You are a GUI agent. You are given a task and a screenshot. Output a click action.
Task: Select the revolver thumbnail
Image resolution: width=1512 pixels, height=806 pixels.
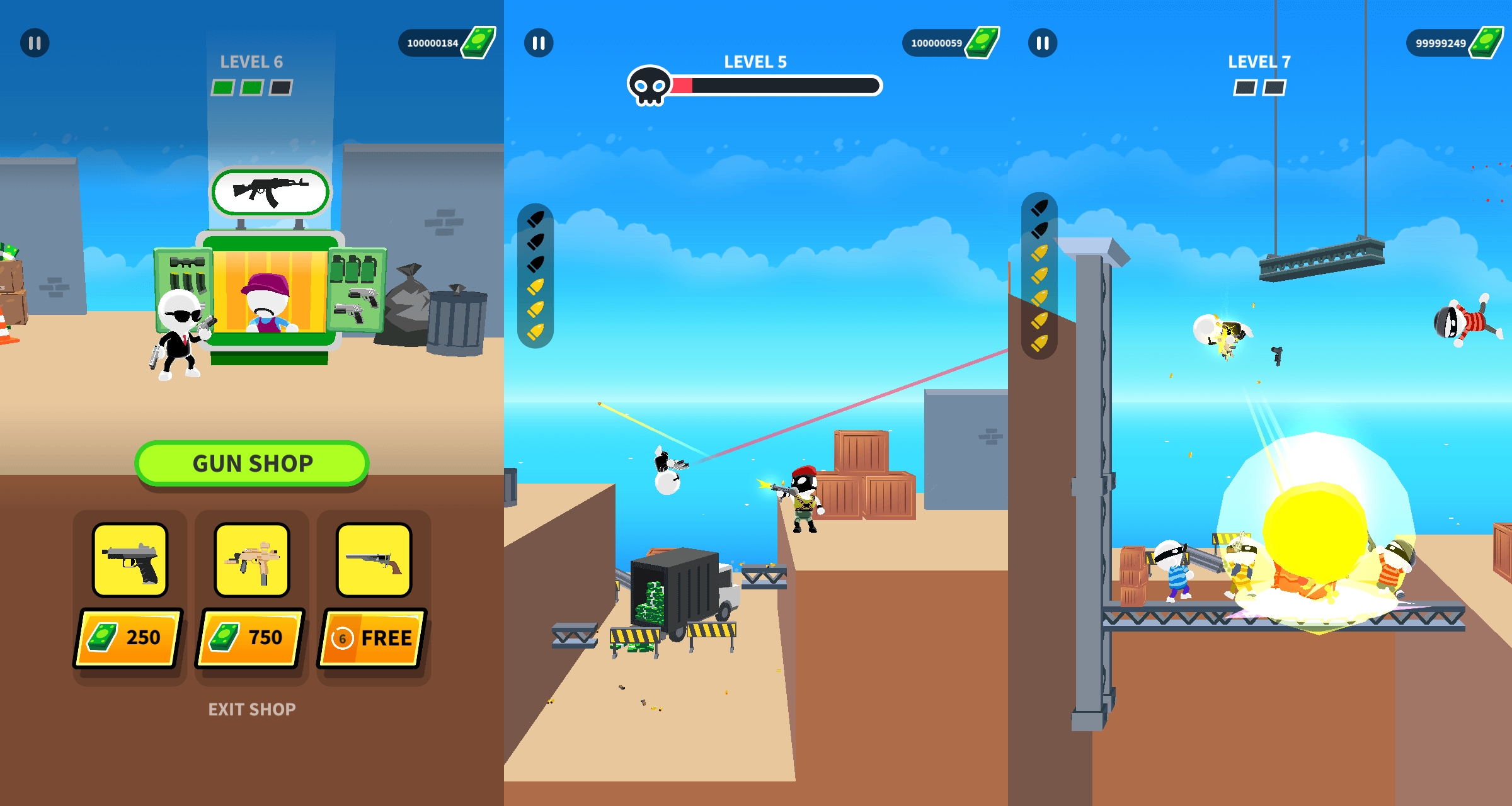tap(374, 560)
